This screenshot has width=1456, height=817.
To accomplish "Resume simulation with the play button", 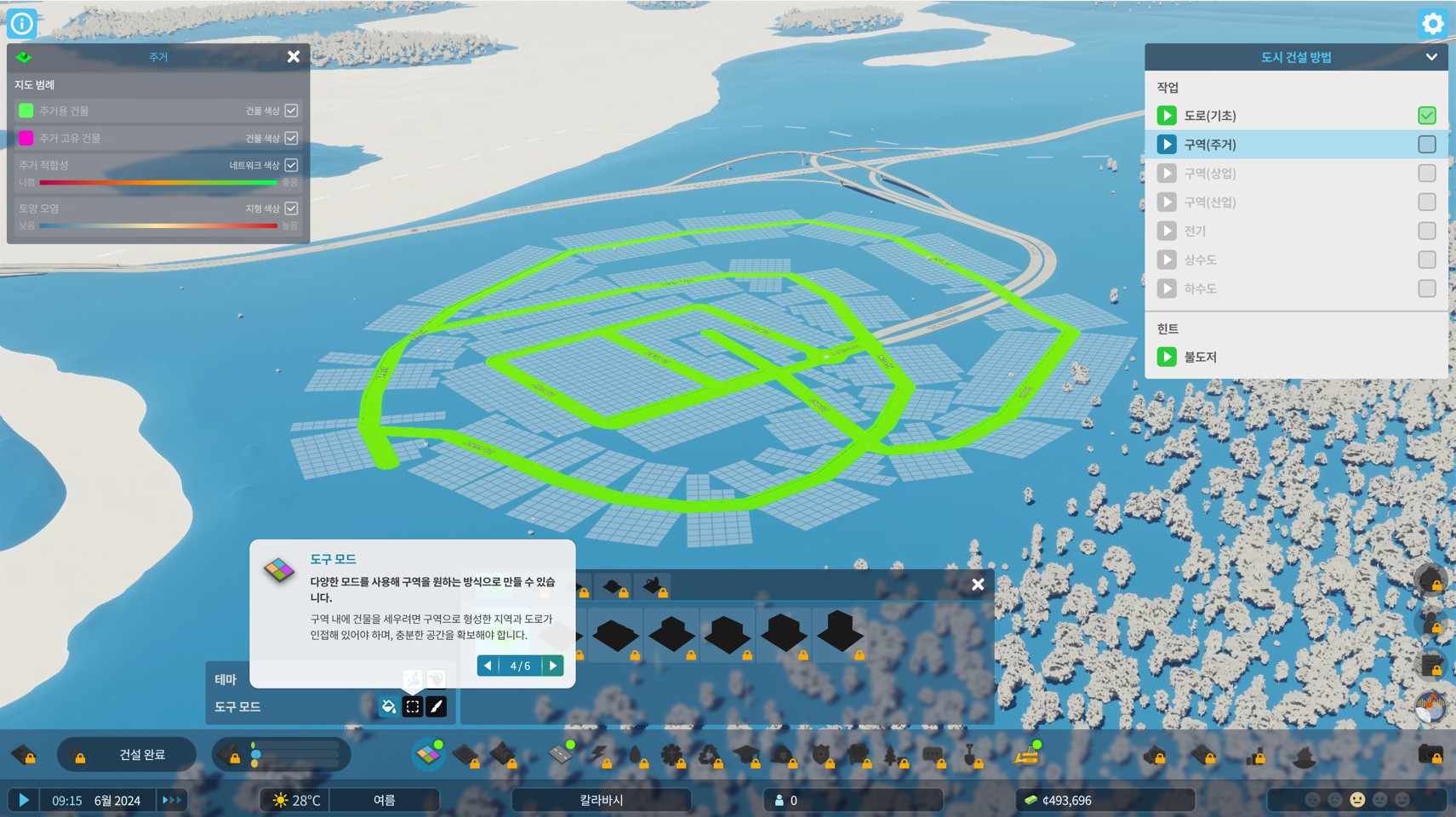I will pos(24,800).
